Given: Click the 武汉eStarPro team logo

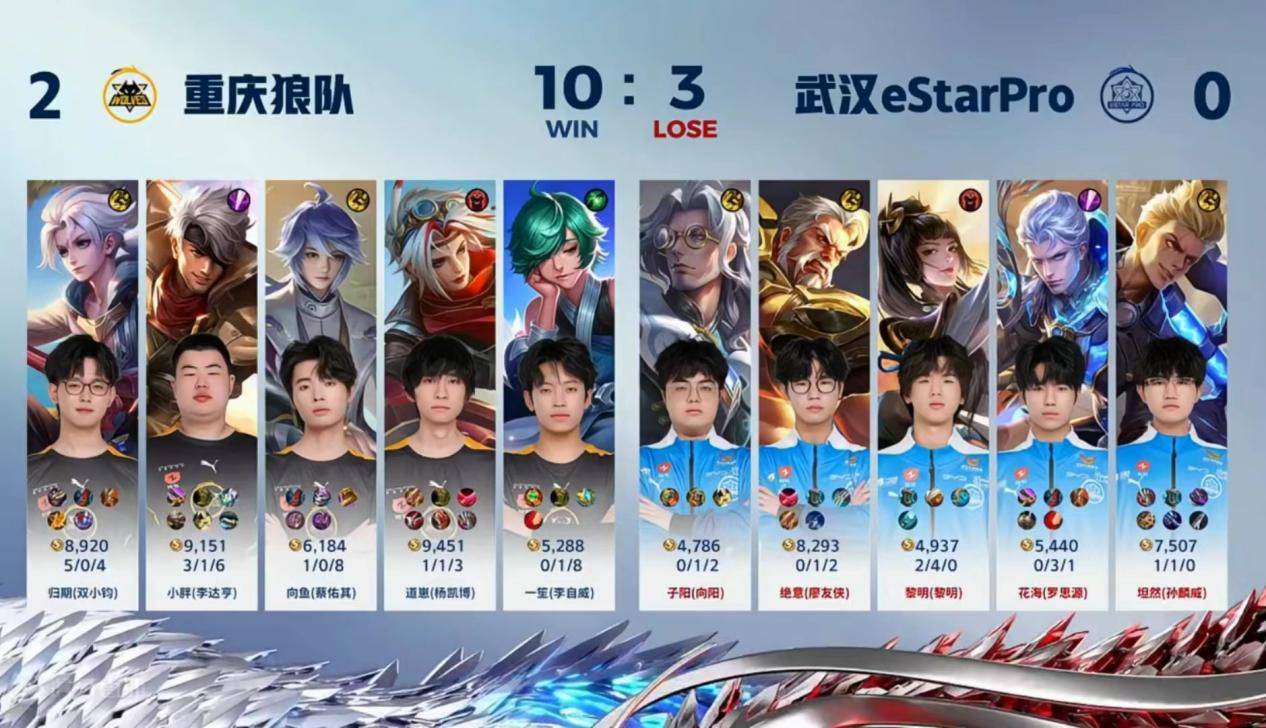Looking at the screenshot, I should click(x=1127, y=97).
